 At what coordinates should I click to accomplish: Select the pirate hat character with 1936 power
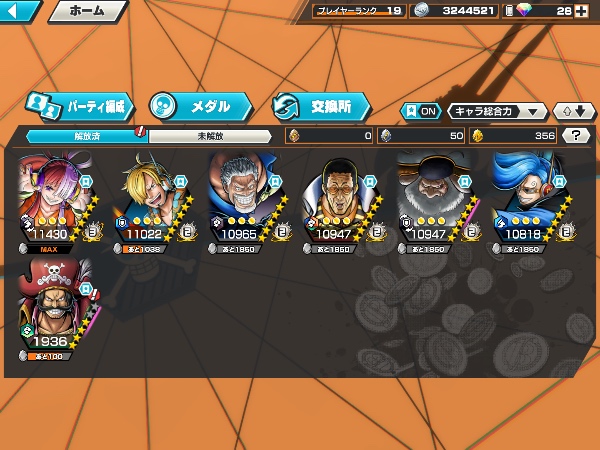(55, 305)
